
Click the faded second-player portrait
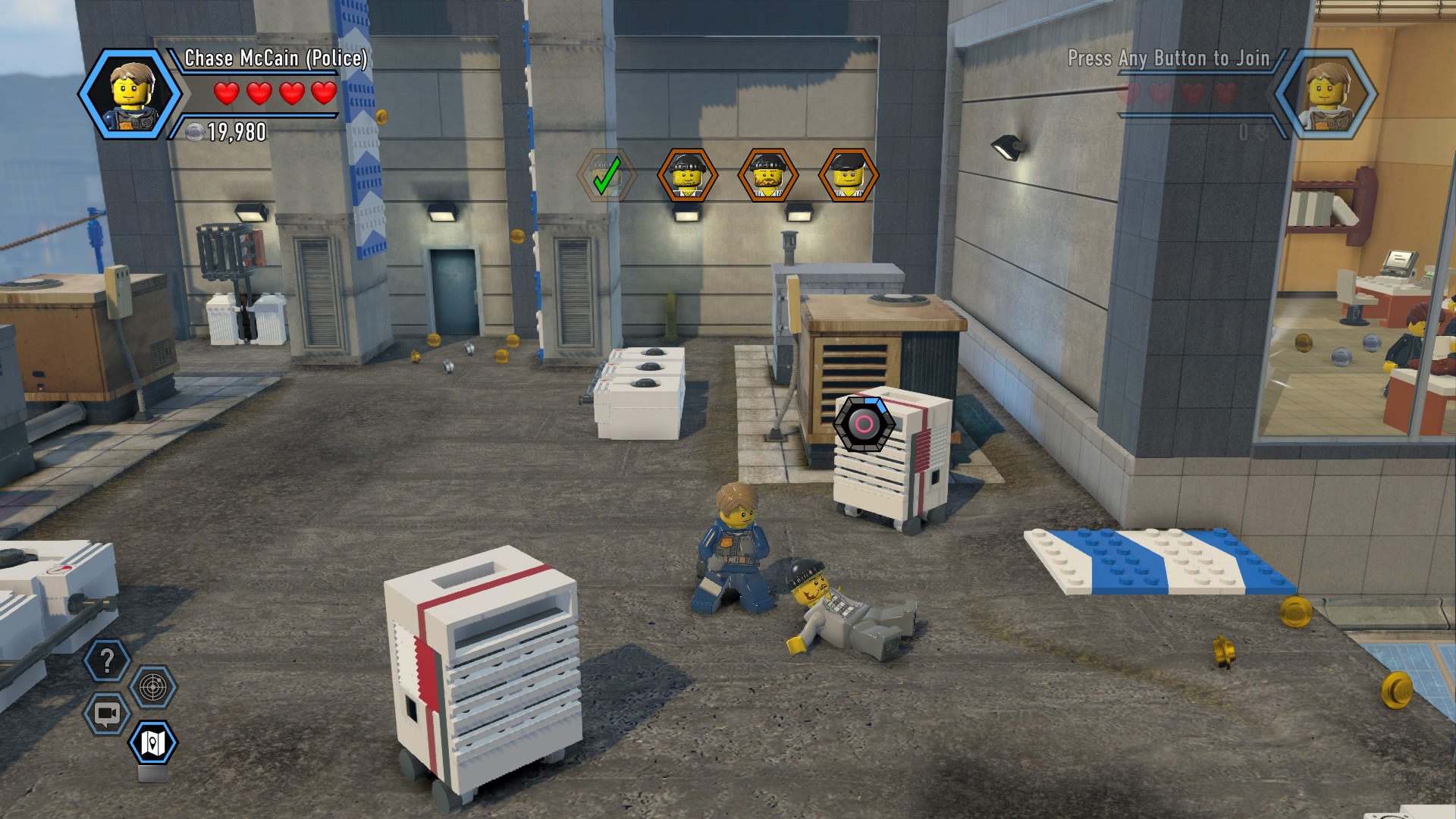pos(1326,95)
